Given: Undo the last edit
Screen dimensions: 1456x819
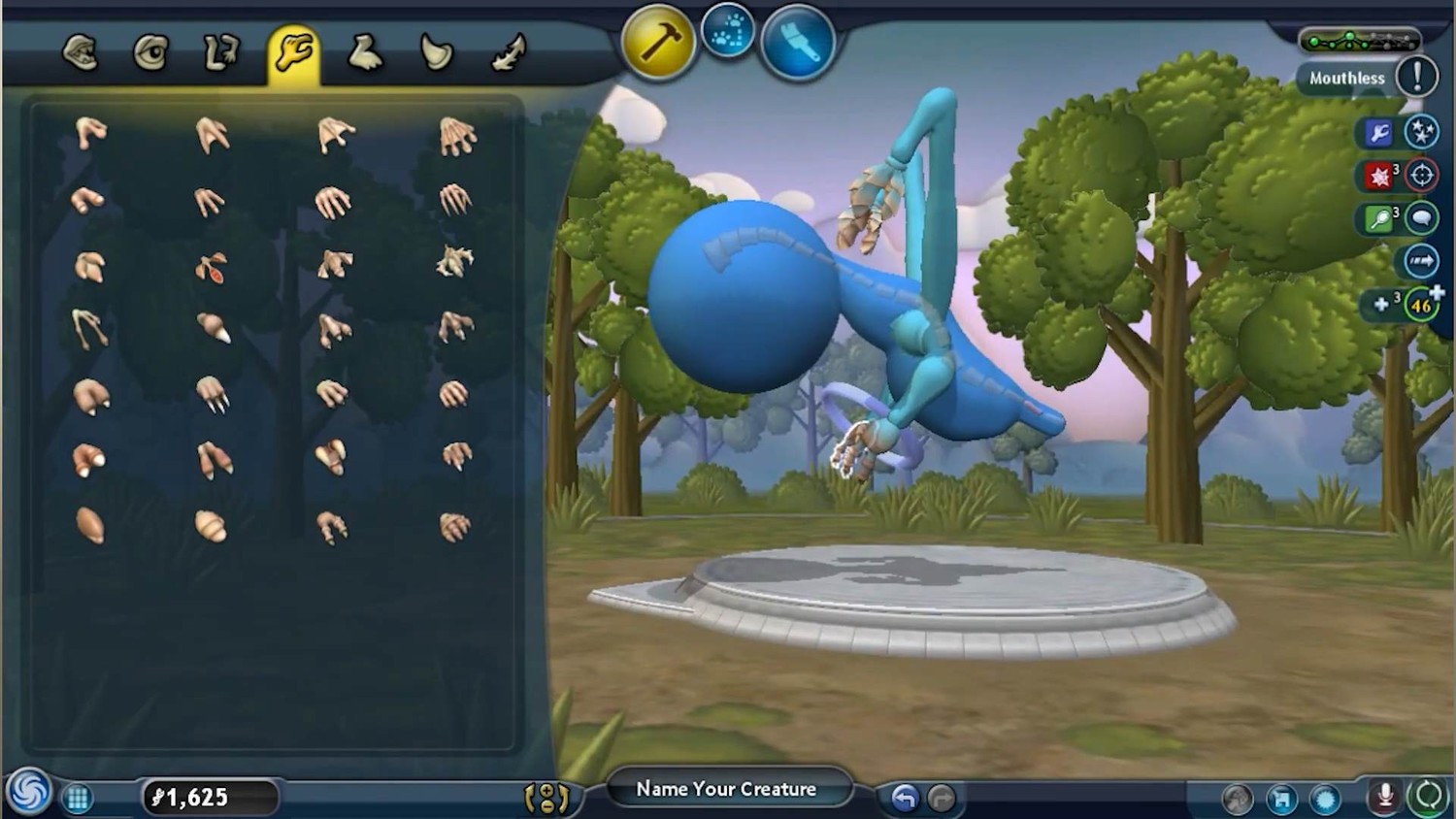Looking at the screenshot, I should 905,798.
